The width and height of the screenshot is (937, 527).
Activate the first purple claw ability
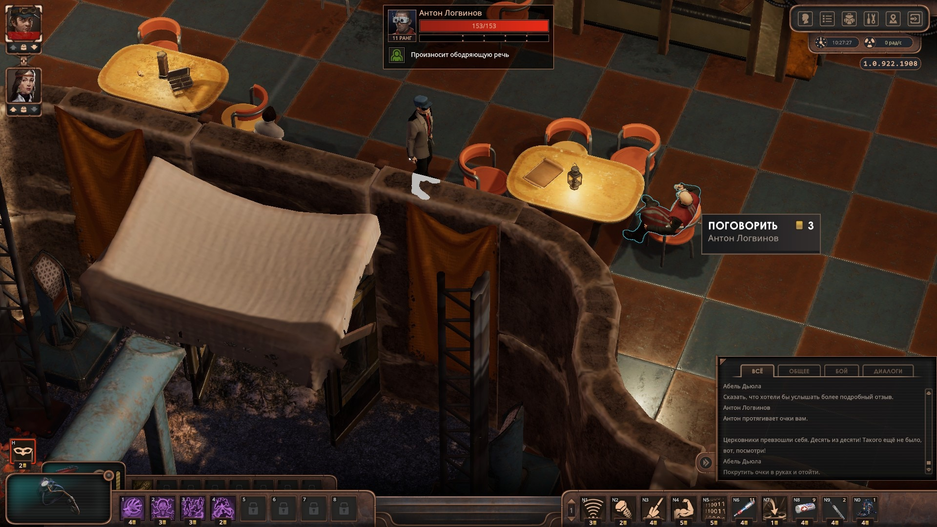click(x=132, y=508)
